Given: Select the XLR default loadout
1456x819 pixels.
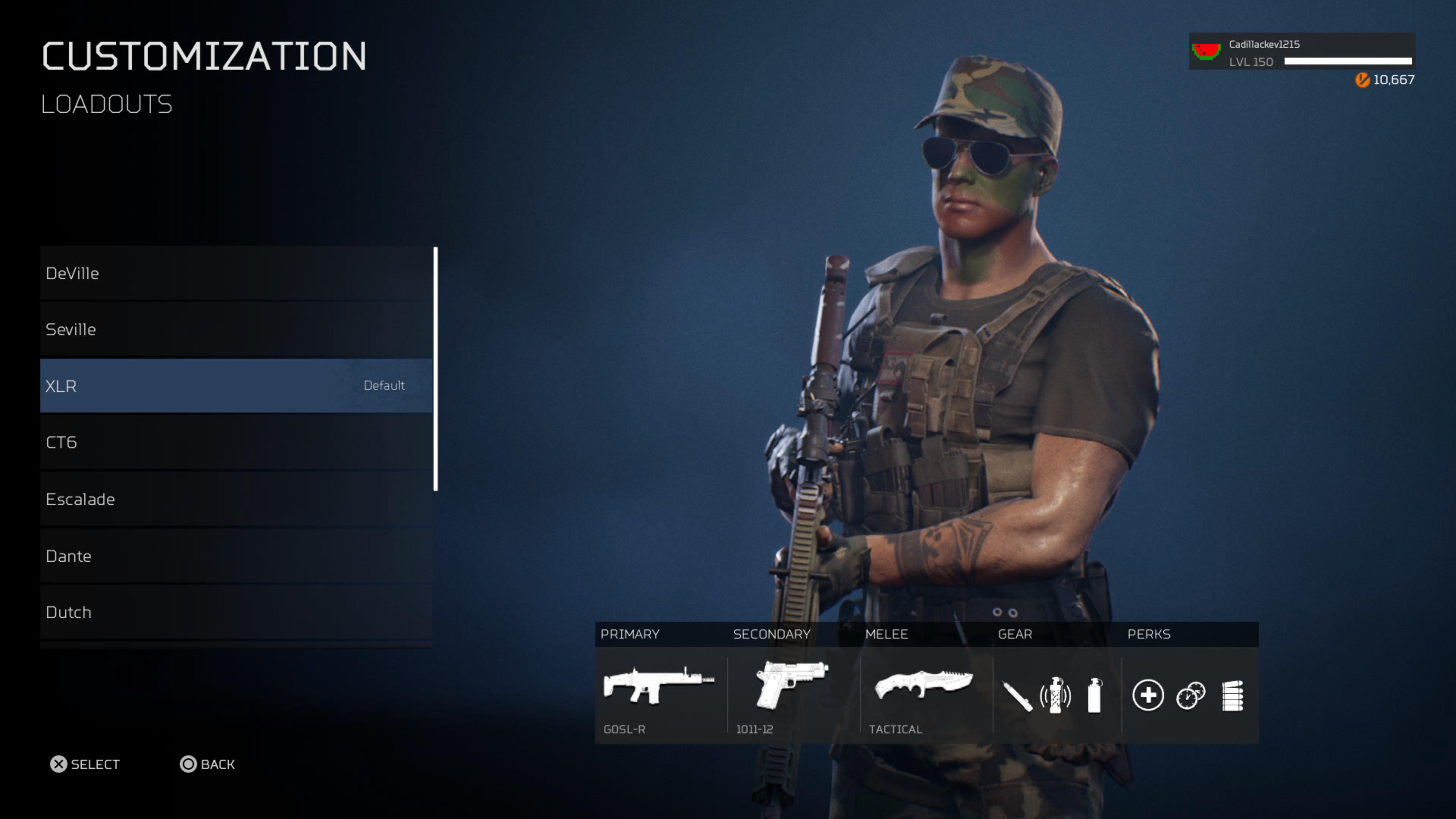Looking at the screenshot, I should (236, 386).
